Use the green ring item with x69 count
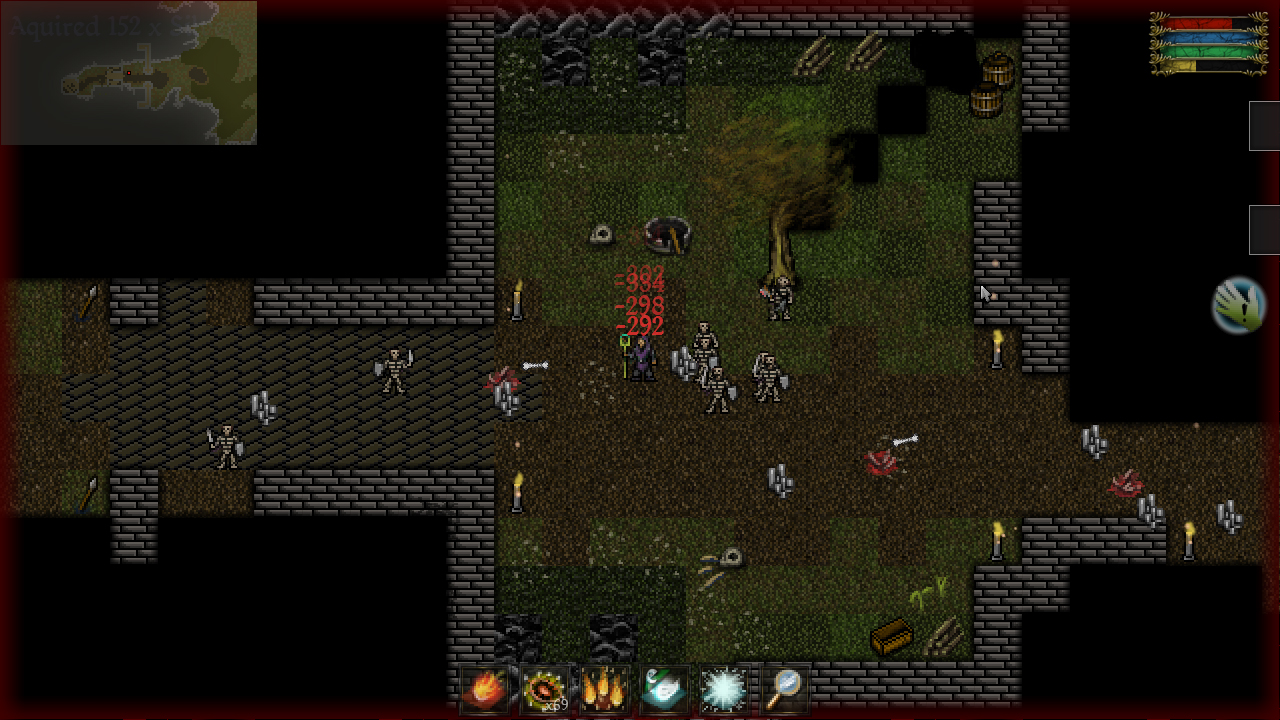The height and width of the screenshot is (720, 1280). (545, 689)
